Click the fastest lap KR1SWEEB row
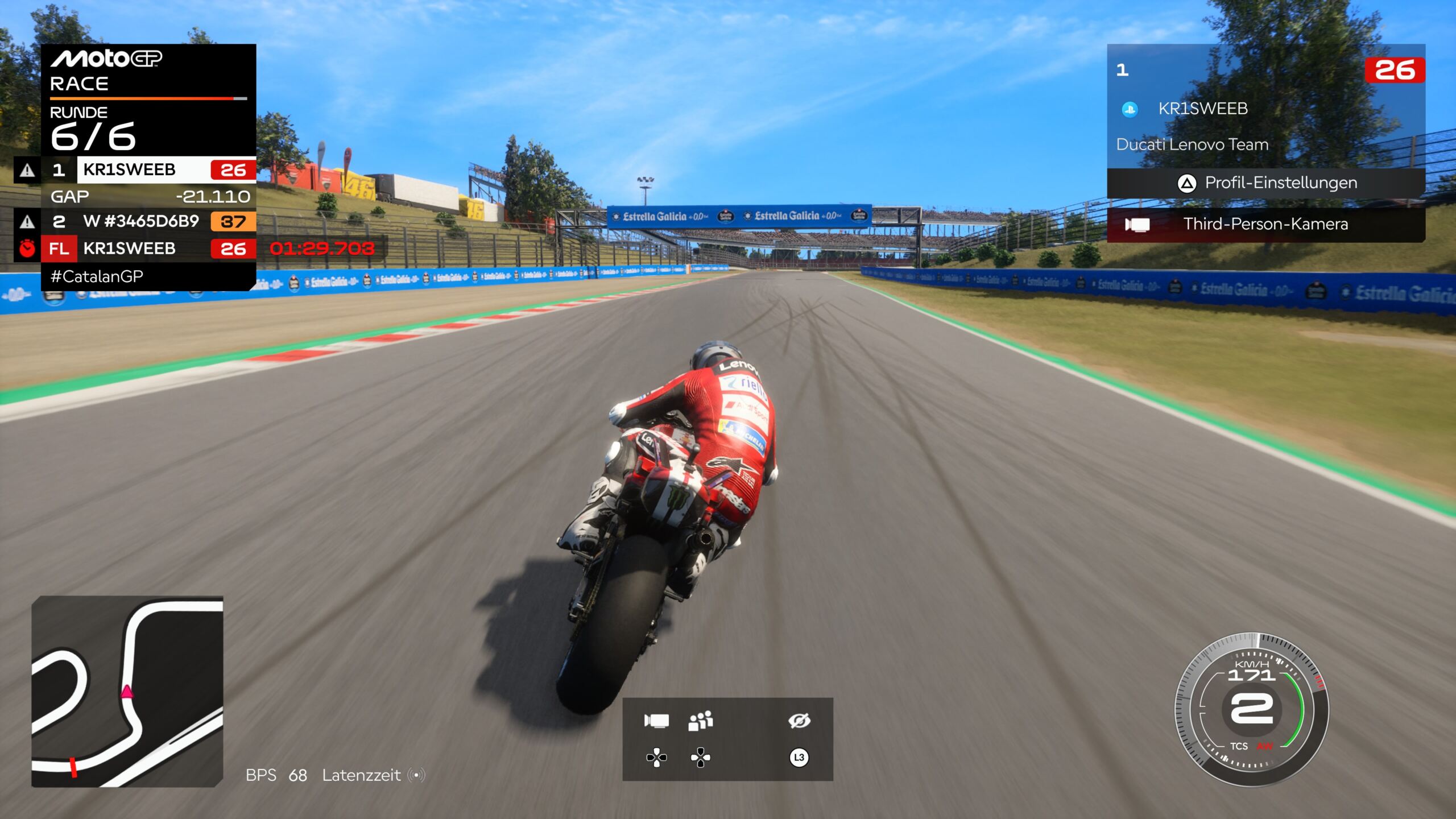Viewport: 1456px width, 819px height. (149, 249)
